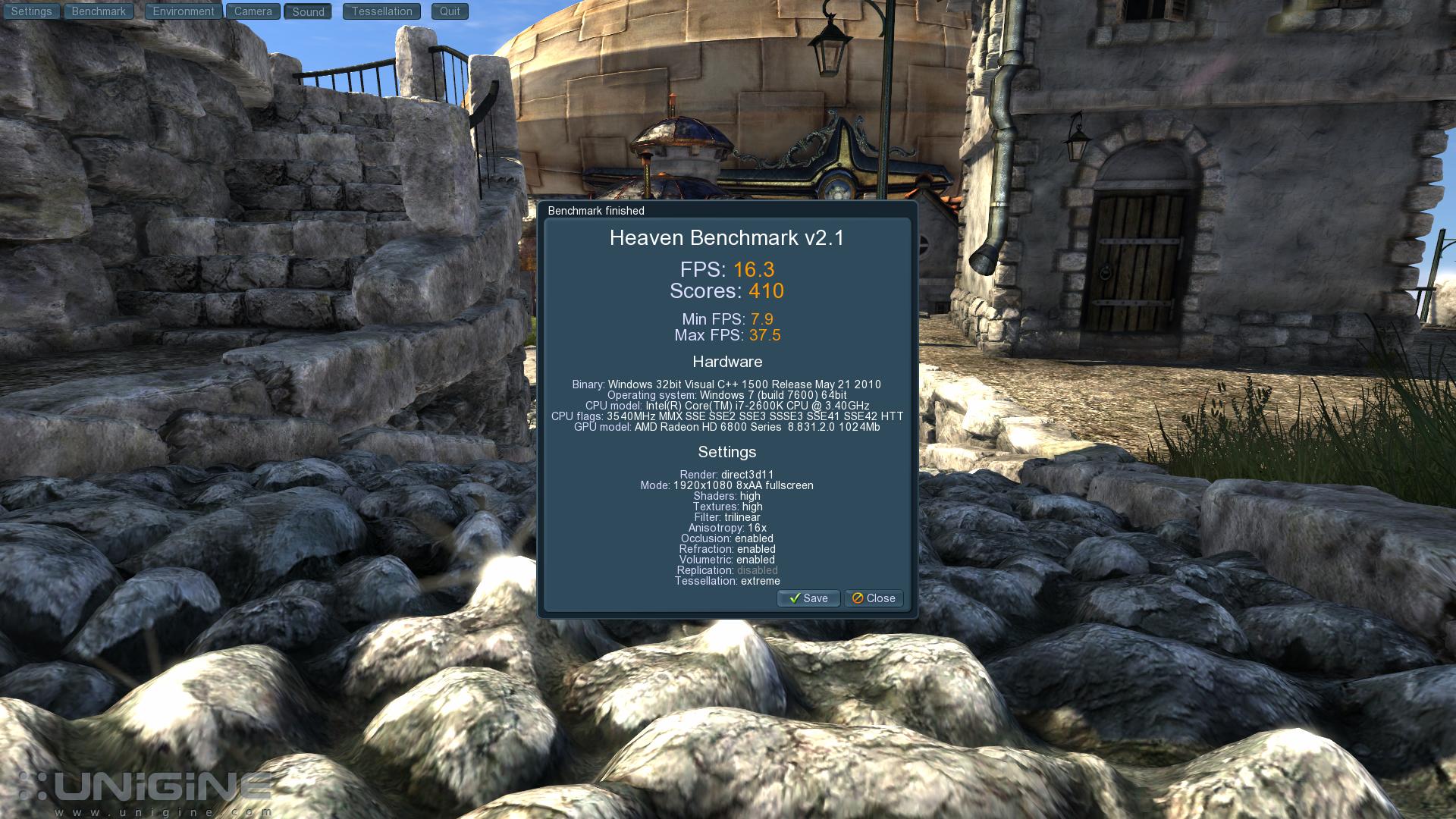
Task: Switch the Tessellation option
Action: (x=381, y=11)
